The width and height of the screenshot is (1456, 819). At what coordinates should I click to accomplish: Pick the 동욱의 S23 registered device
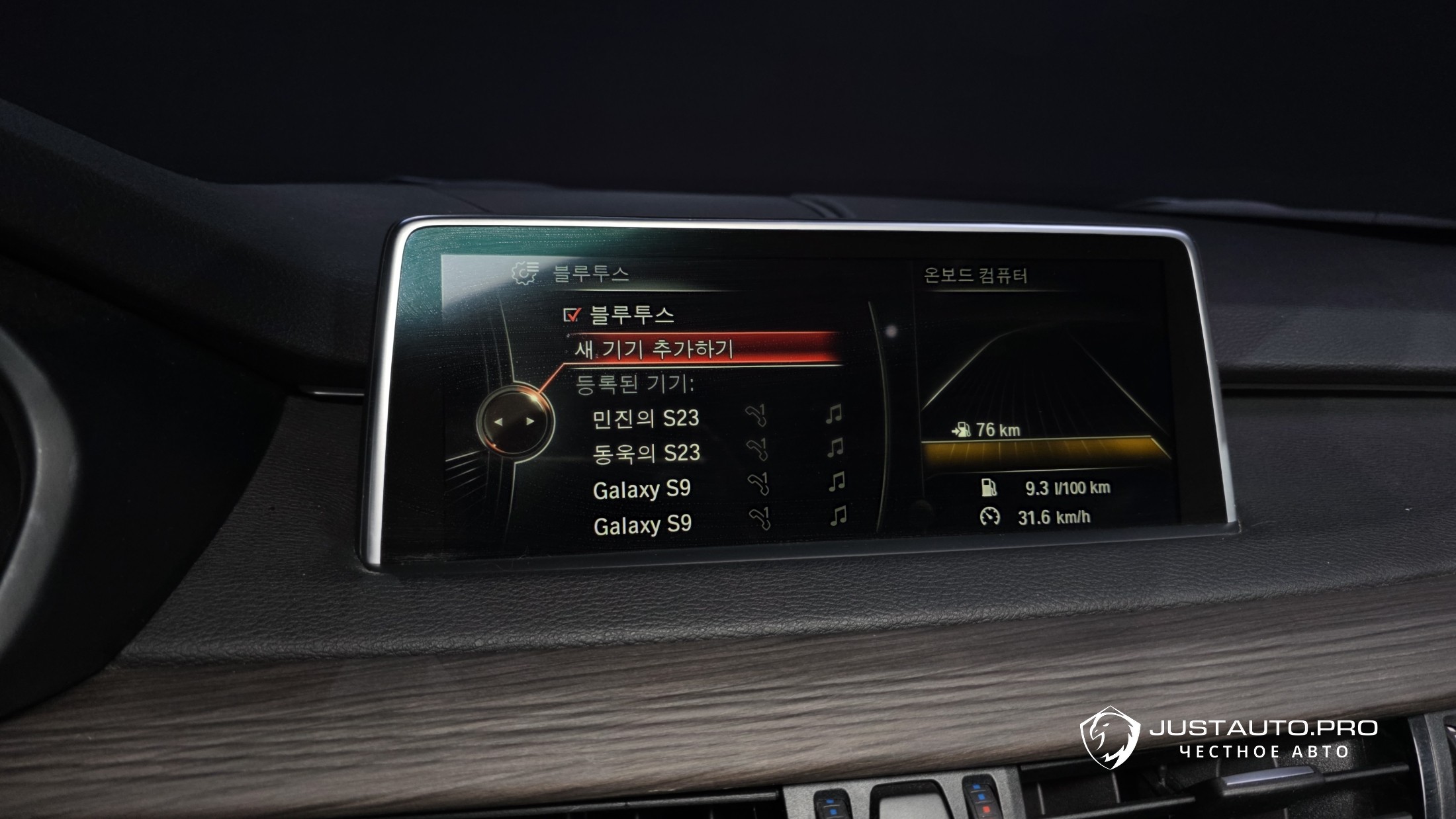tap(646, 453)
